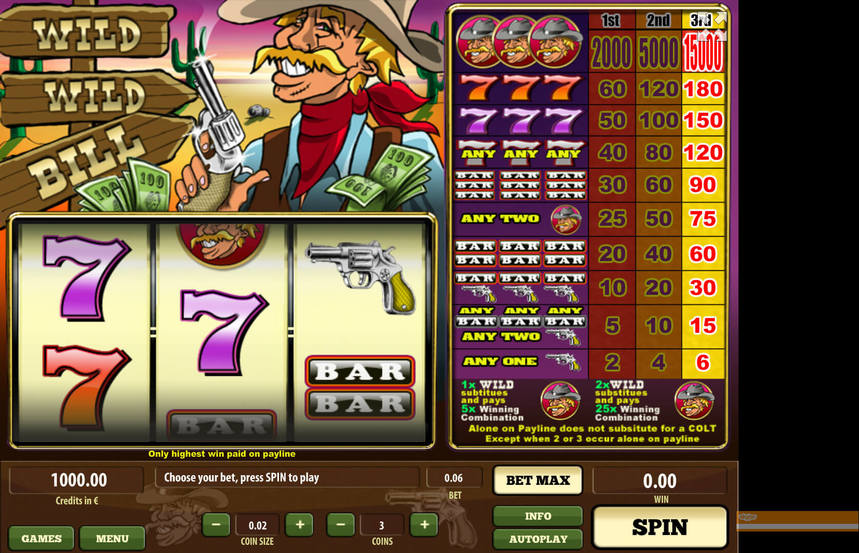Increase the coin size
The width and height of the screenshot is (859, 553).
coord(299,524)
